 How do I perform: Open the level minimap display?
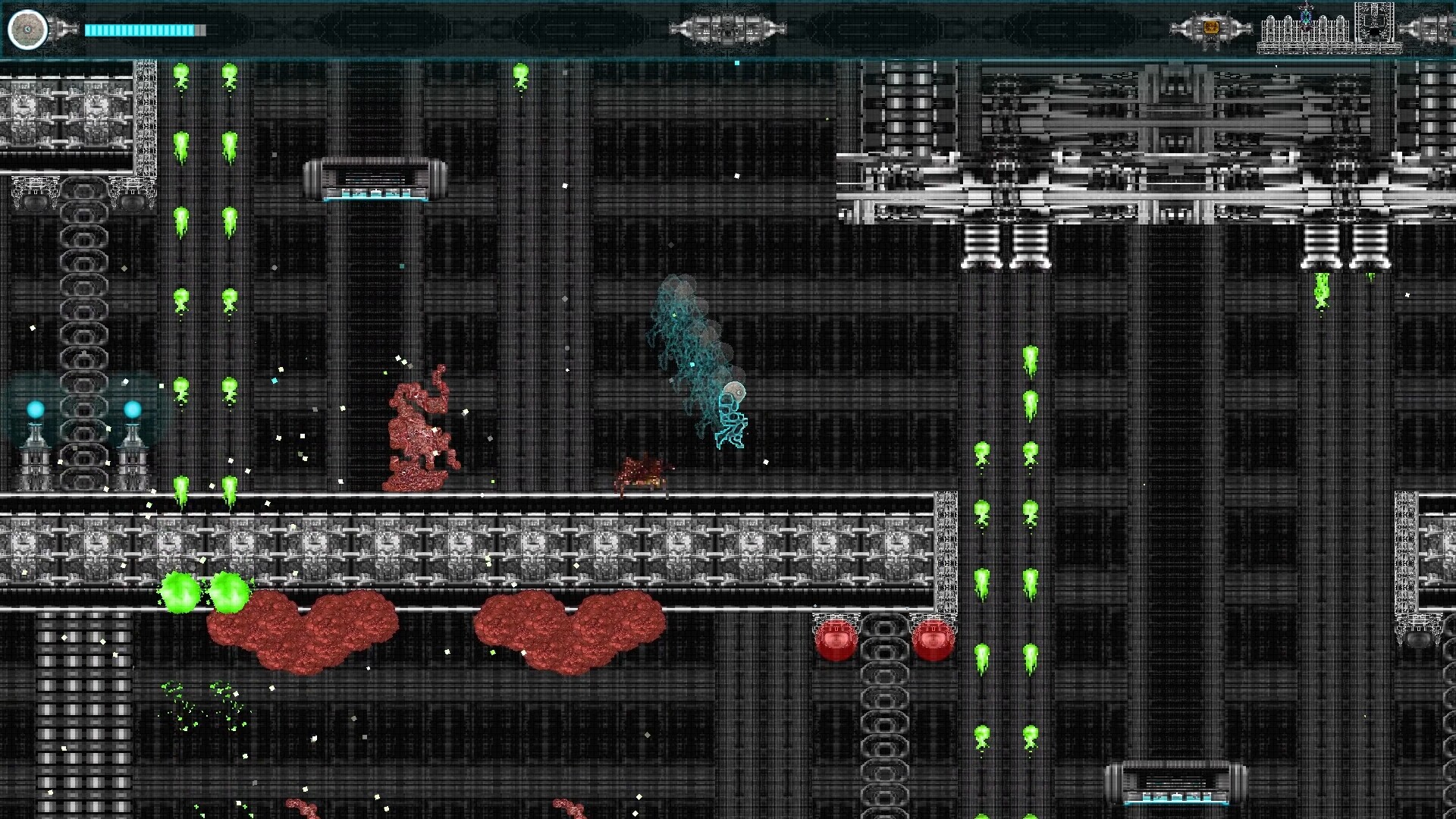[1329, 30]
